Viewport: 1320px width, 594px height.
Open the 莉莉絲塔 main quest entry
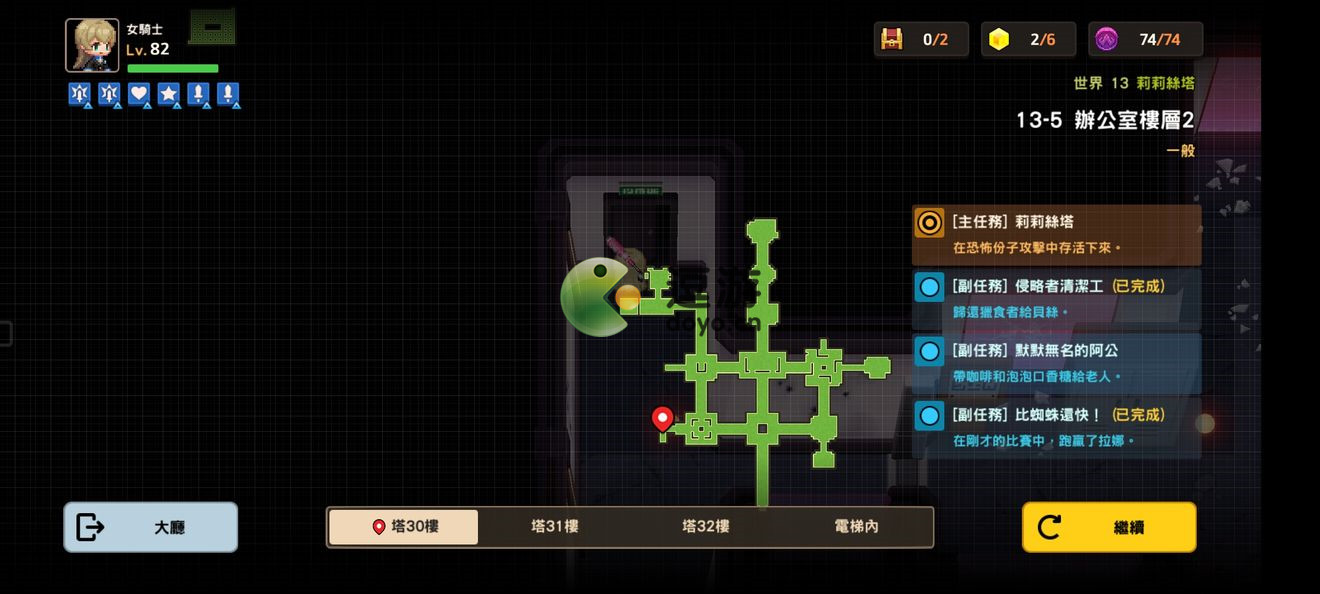(x=1056, y=234)
